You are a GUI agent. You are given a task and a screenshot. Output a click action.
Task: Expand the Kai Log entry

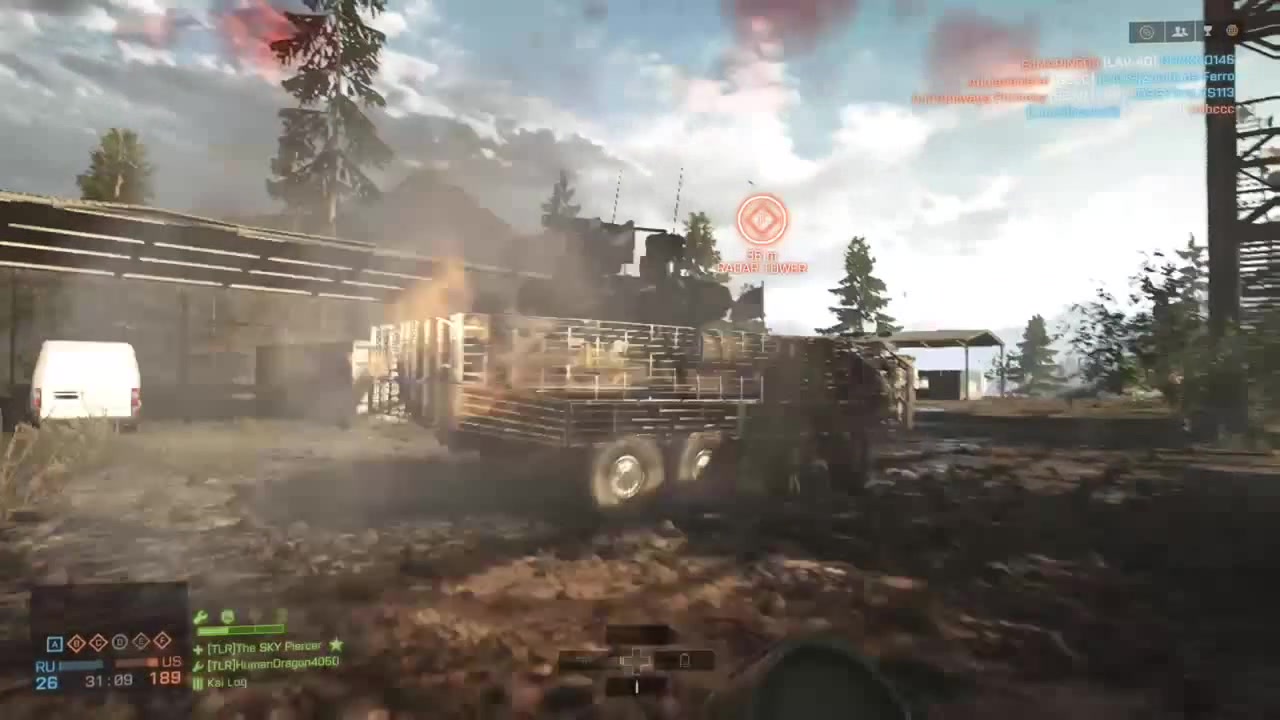click(228, 682)
